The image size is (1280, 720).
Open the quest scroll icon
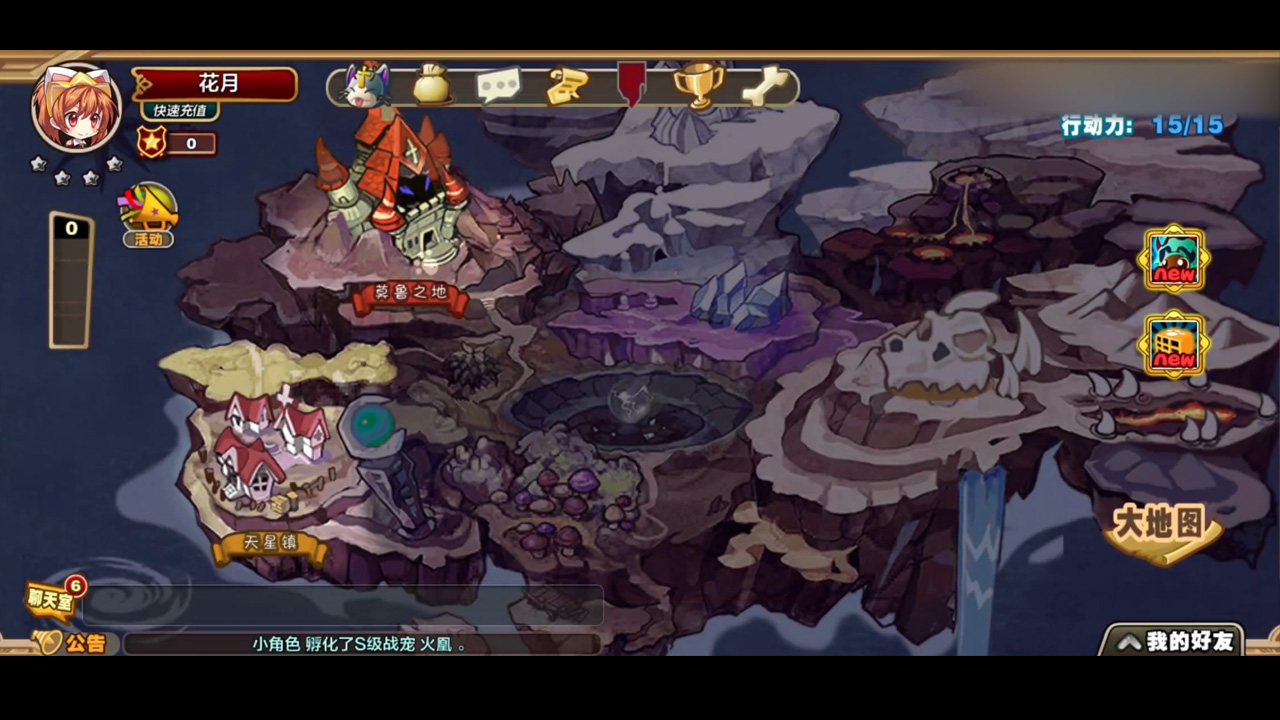pos(566,85)
